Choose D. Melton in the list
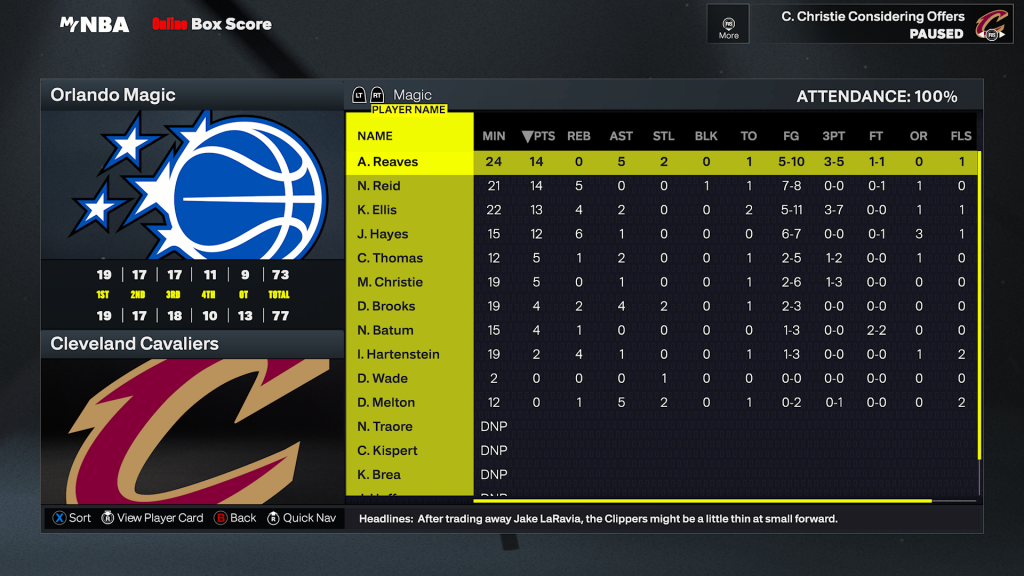 386,402
